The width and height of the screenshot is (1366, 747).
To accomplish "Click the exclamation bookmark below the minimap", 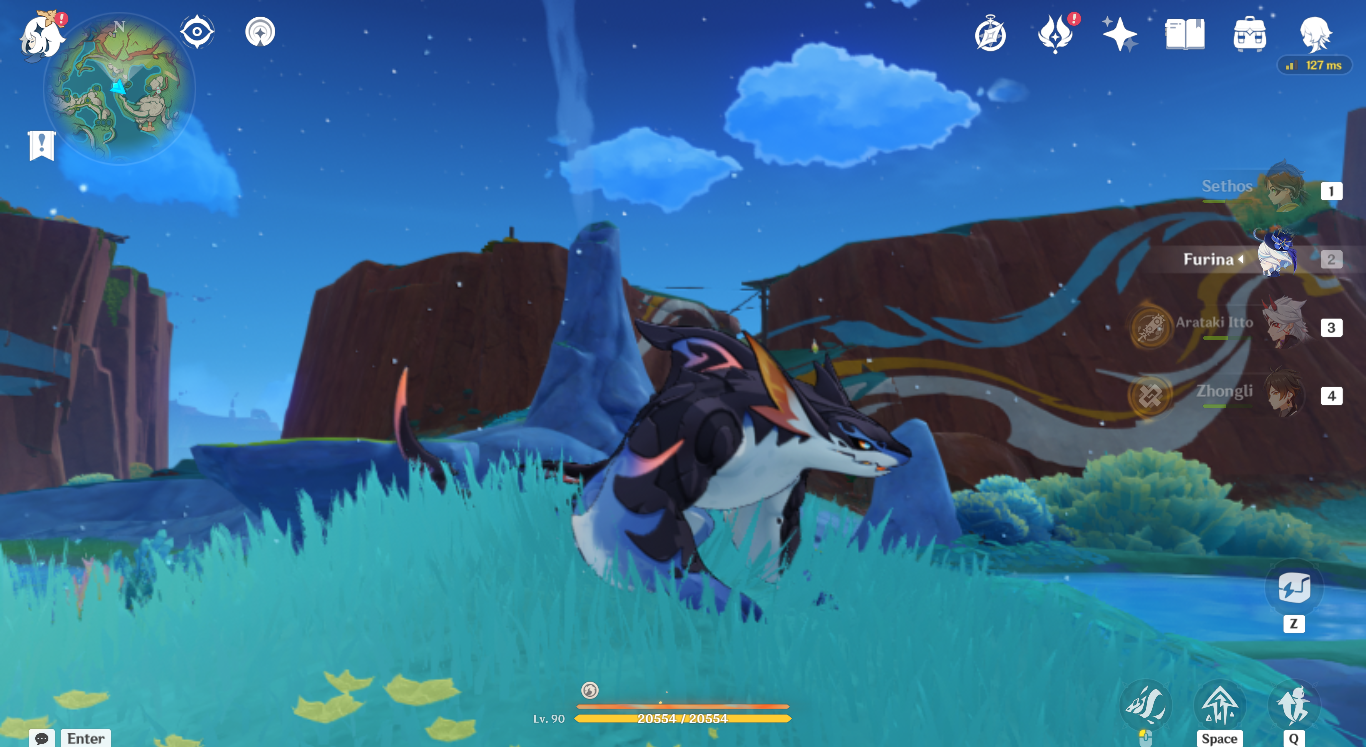I will (x=40, y=146).
